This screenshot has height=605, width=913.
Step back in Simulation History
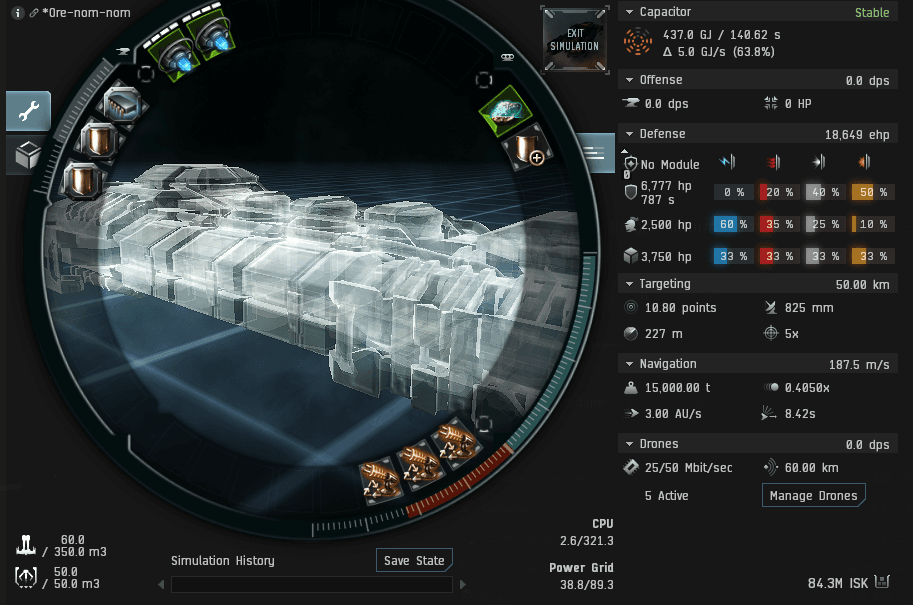pos(161,584)
